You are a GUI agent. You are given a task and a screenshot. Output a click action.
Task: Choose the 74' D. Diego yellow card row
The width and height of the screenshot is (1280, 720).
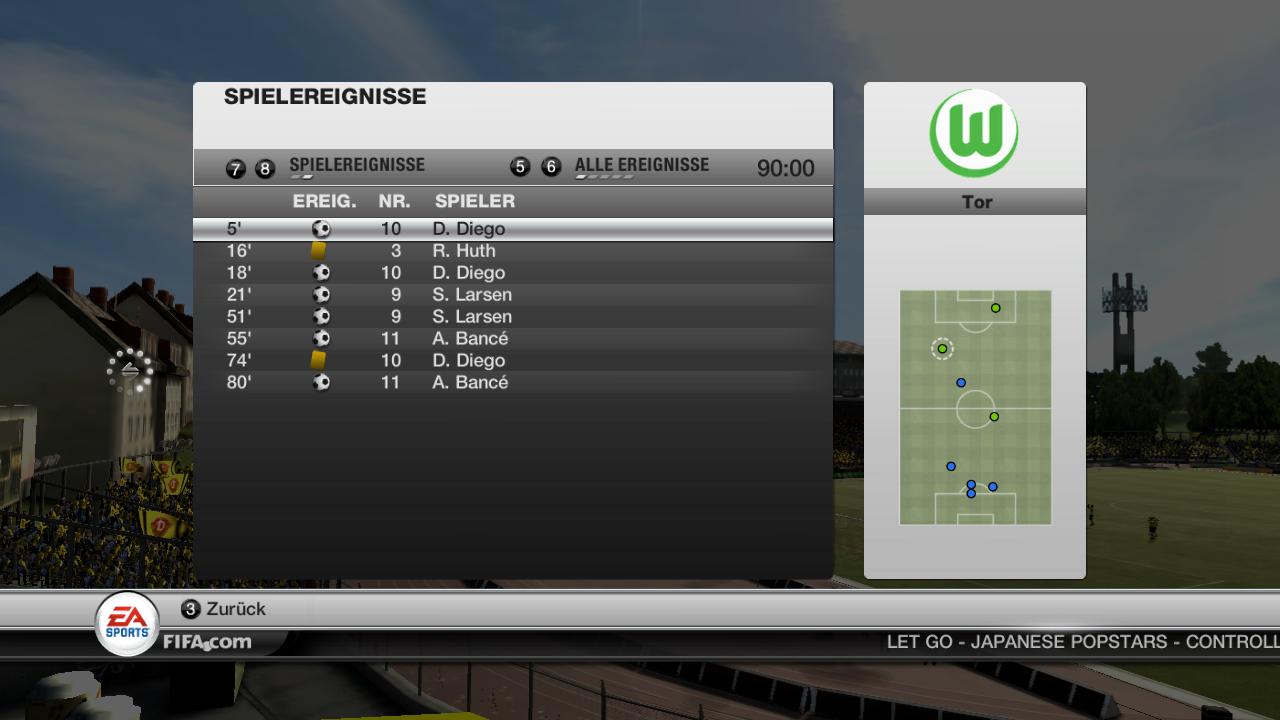(512, 361)
